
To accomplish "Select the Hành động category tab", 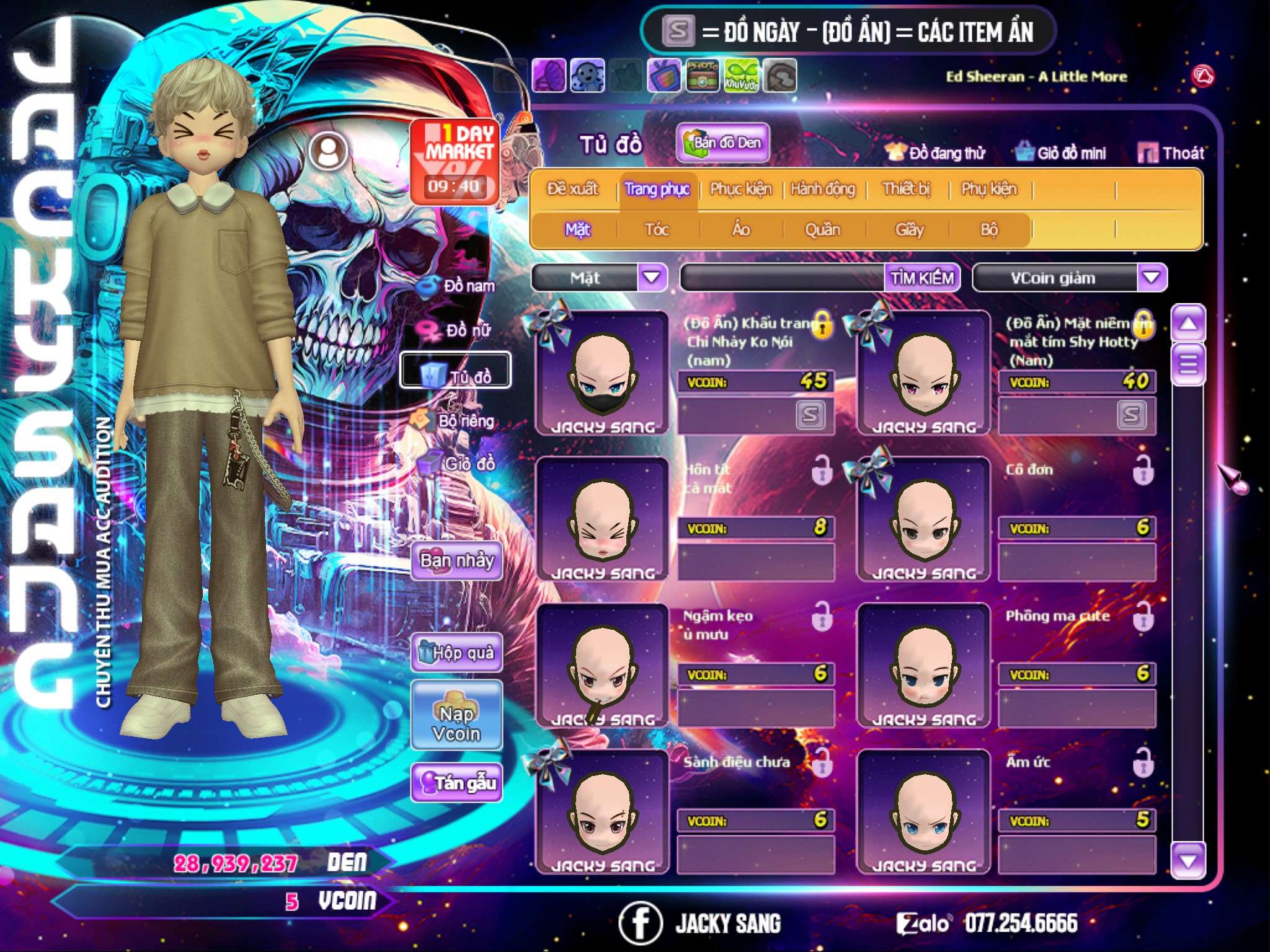I will click(823, 189).
